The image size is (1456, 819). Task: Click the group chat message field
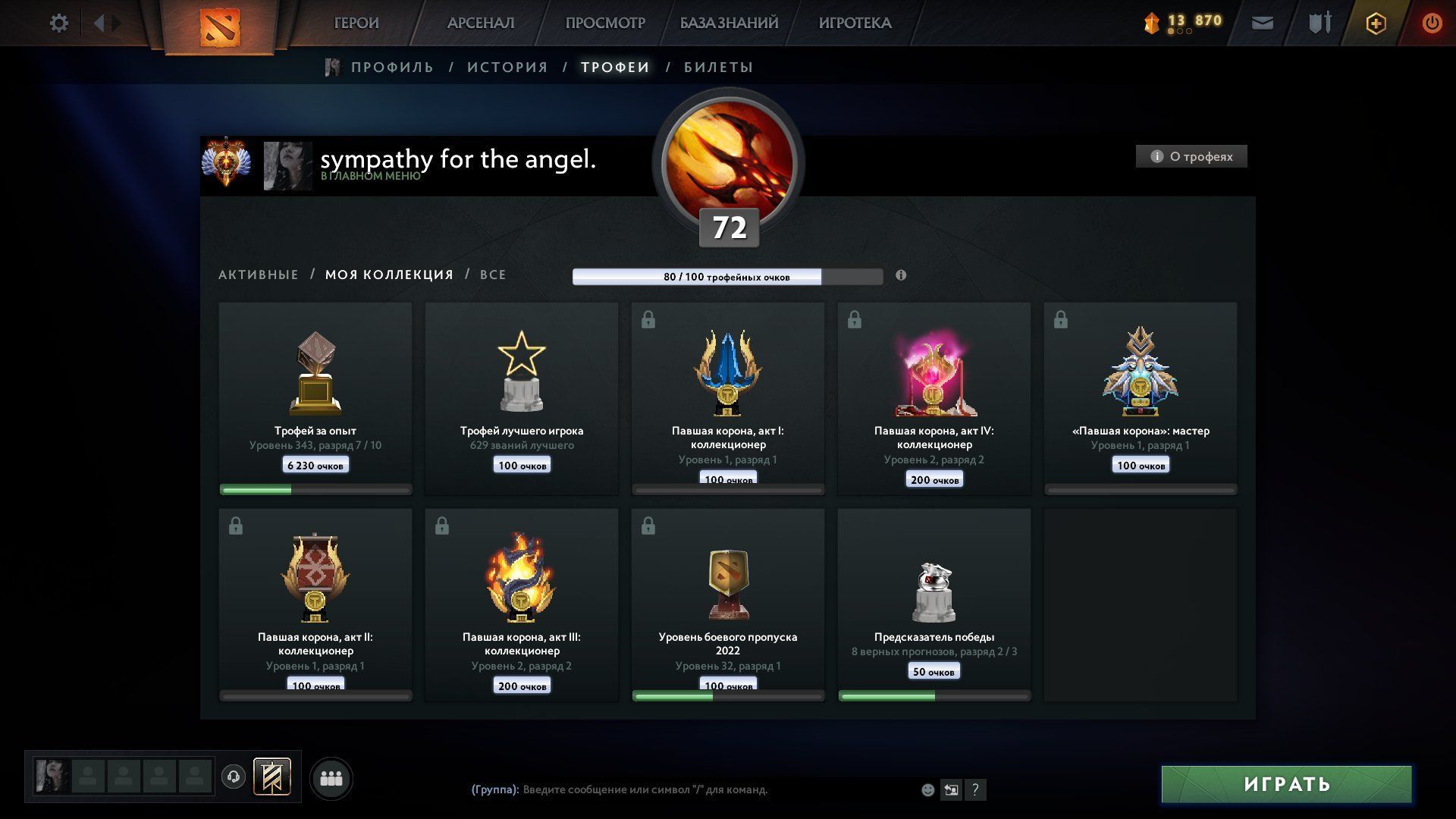tap(713, 789)
